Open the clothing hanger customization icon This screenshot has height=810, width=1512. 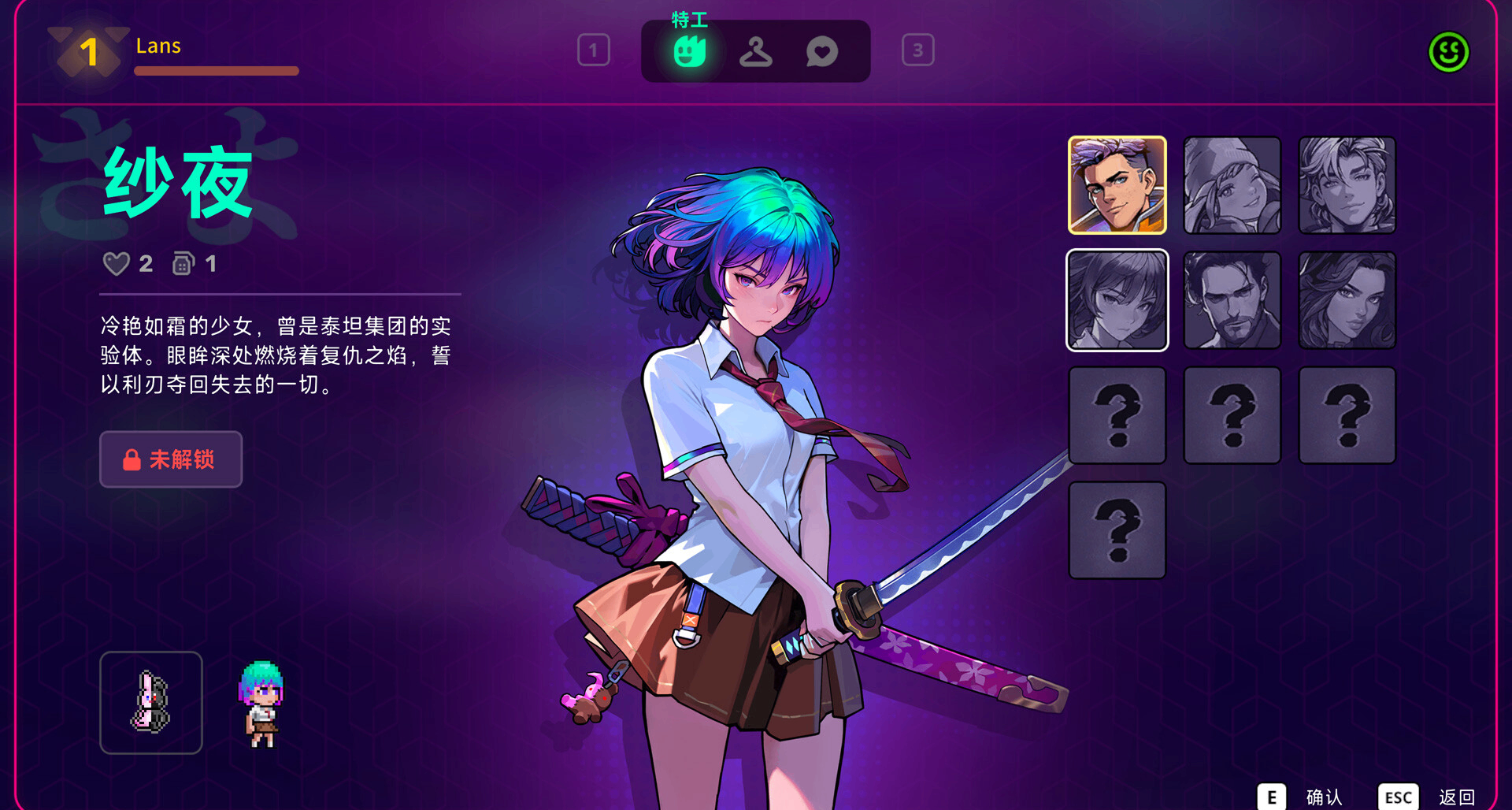756,50
